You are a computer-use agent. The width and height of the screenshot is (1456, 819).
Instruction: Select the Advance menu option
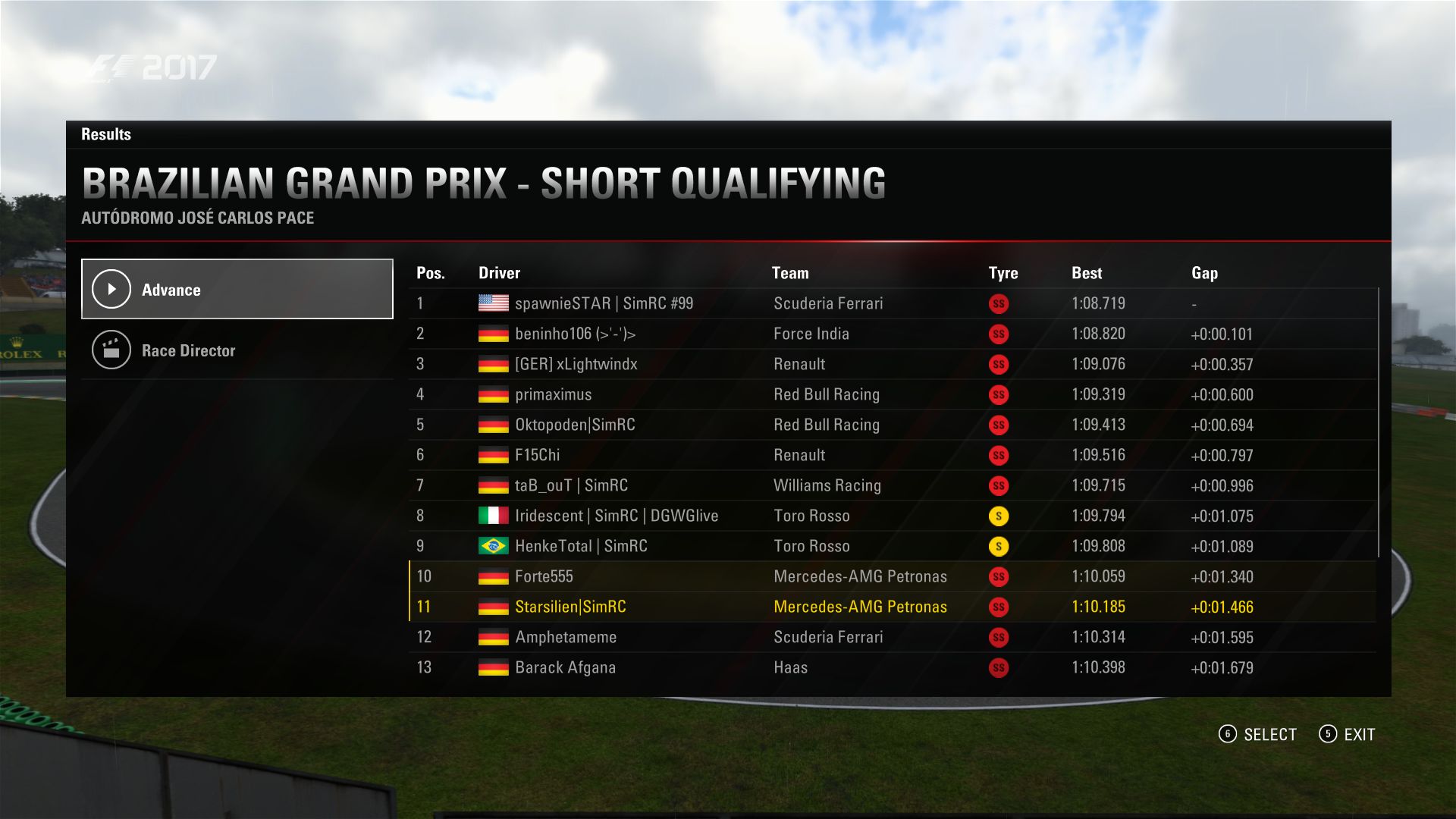[x=237, y=289]
